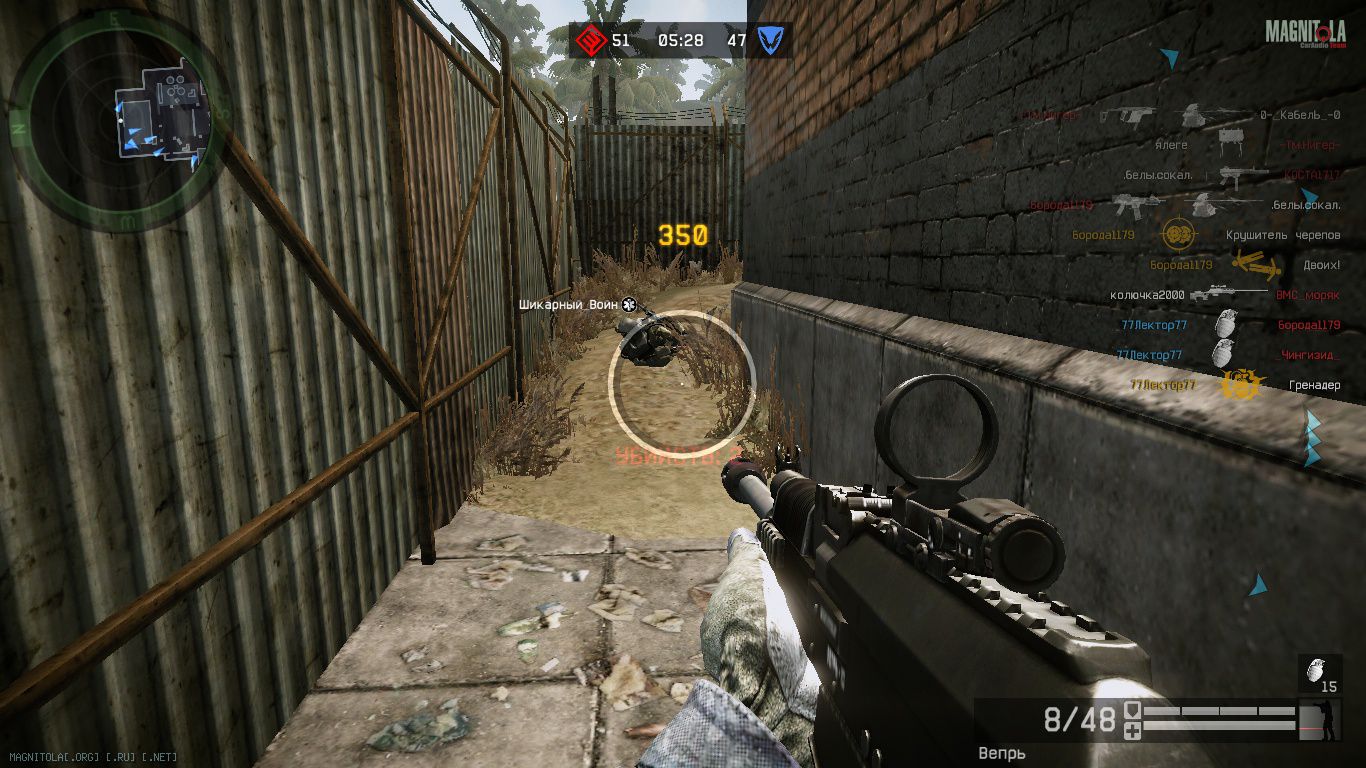
Task: Open the MAGNITOLA watermark logo
Action: coord(1306,34)
